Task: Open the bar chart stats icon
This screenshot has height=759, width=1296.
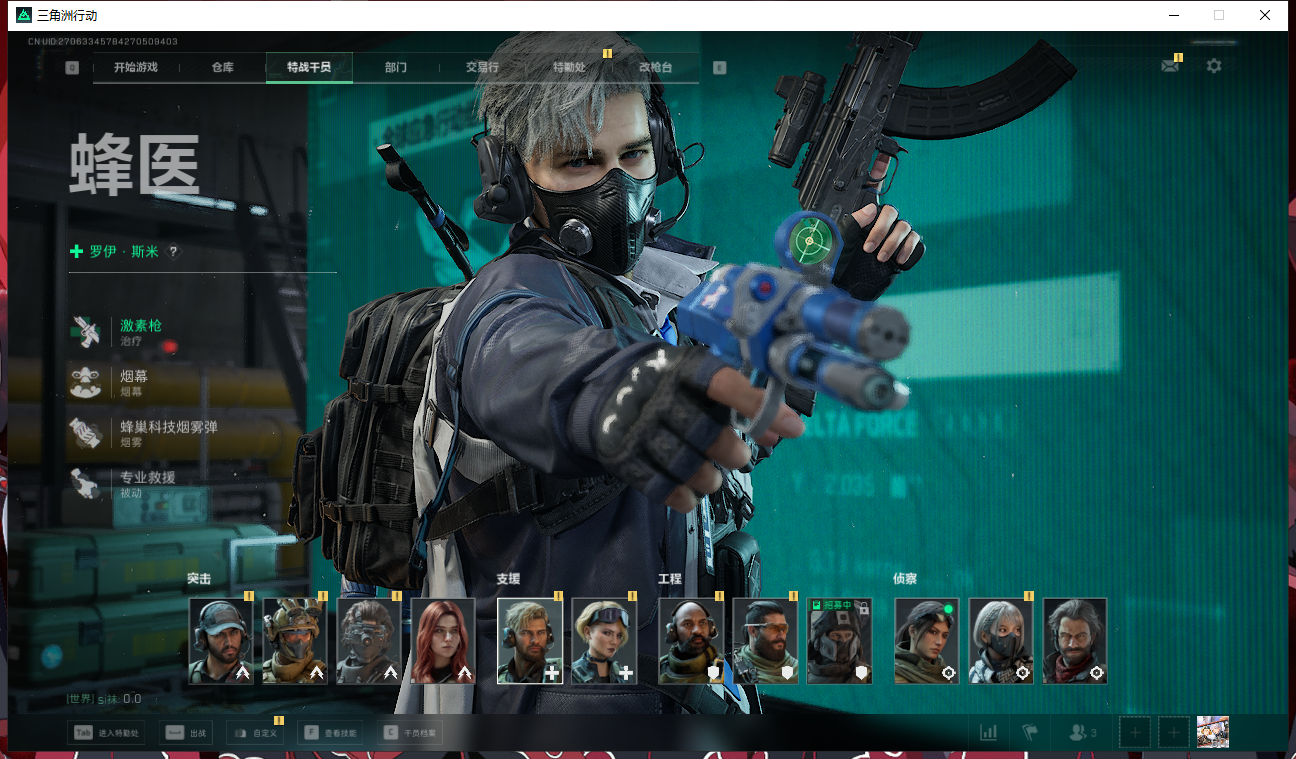Action: click(989, 733)
